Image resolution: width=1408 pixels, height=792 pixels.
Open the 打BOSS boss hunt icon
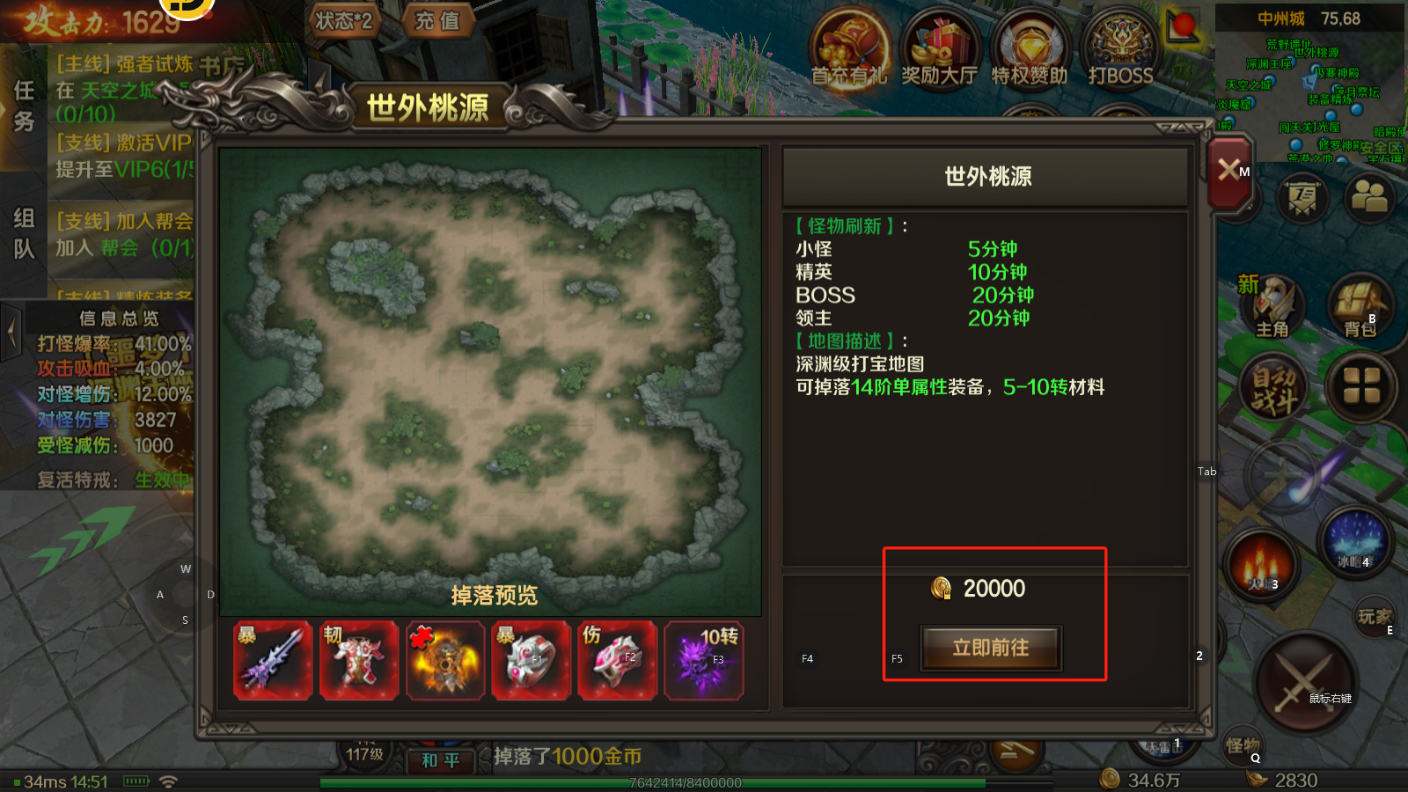(x=1119, y=47)
